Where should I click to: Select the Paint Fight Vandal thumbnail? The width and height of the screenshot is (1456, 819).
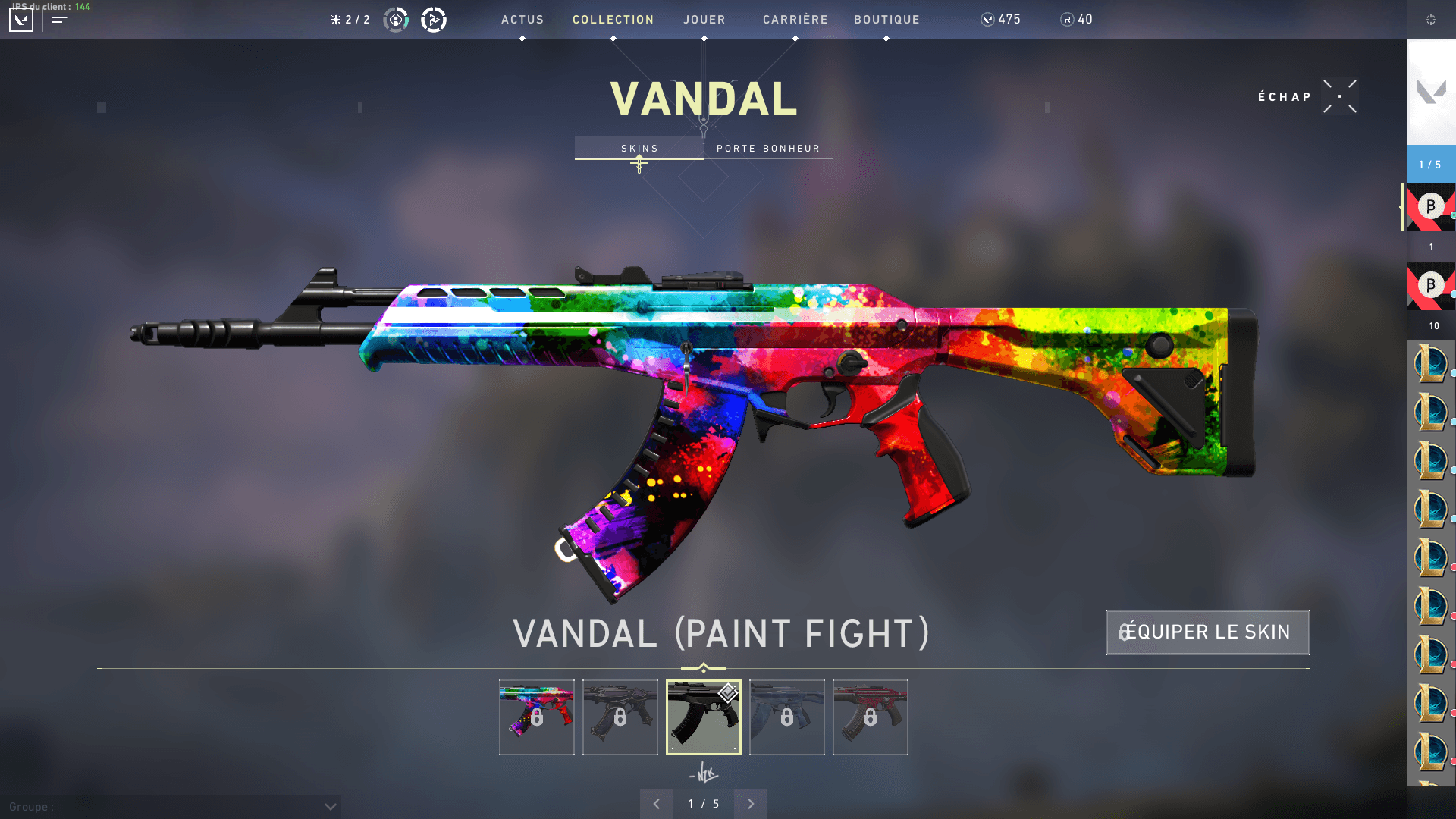(x=537, y=717)
